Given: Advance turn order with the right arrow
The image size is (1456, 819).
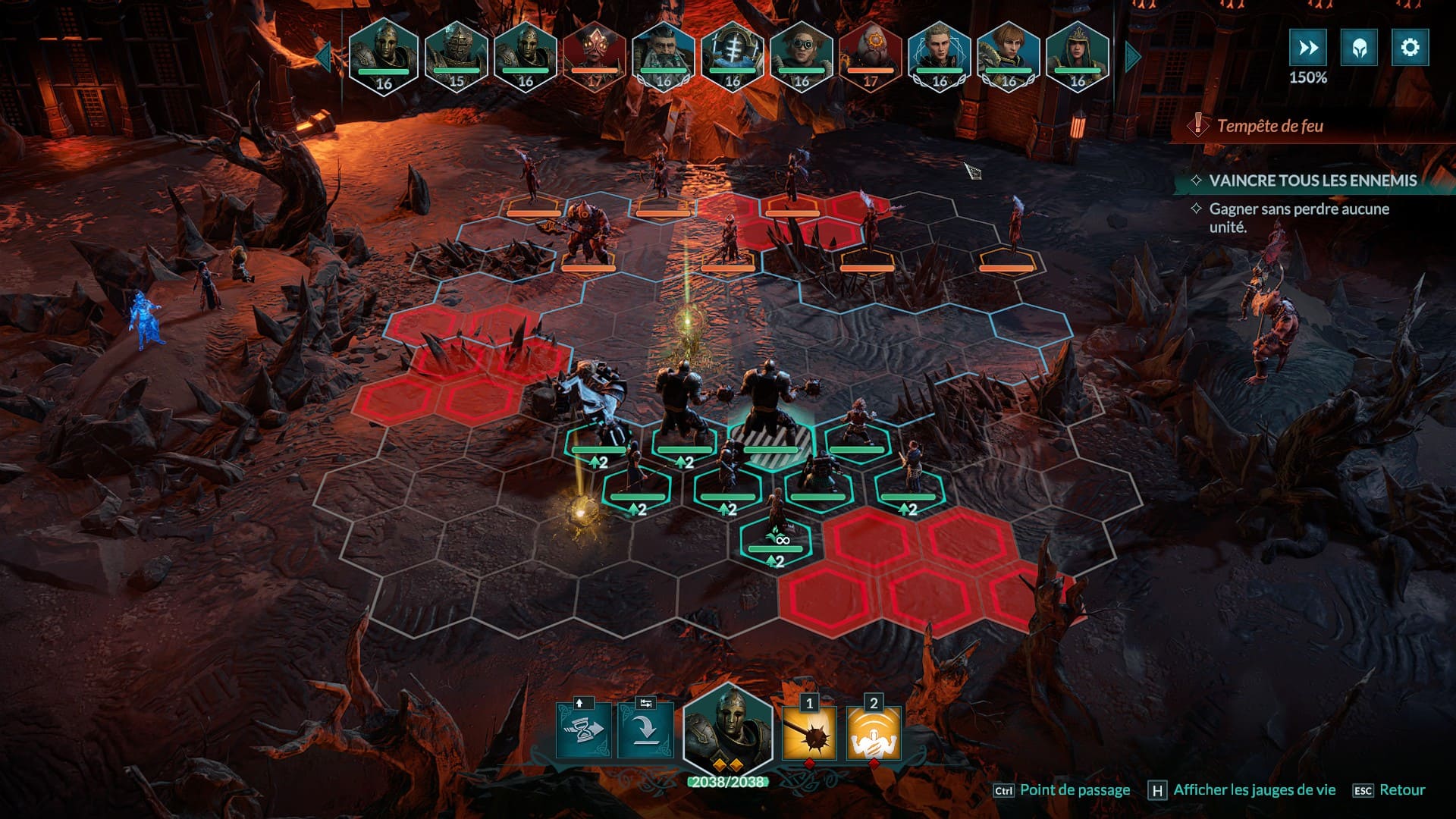Looking at the screenshot, I should (x=1133, y=57).
